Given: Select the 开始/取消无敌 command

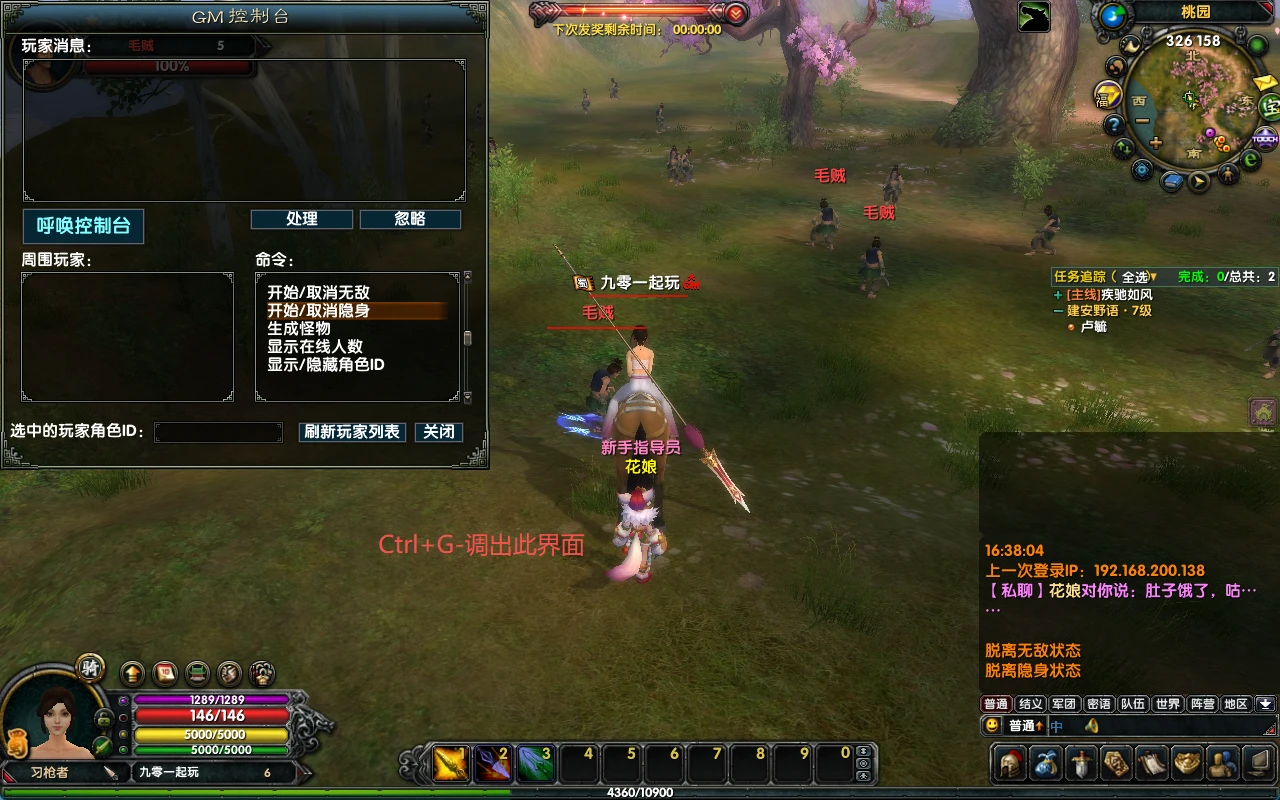Looking at the screenshot, I should click(x=318, y=292).
